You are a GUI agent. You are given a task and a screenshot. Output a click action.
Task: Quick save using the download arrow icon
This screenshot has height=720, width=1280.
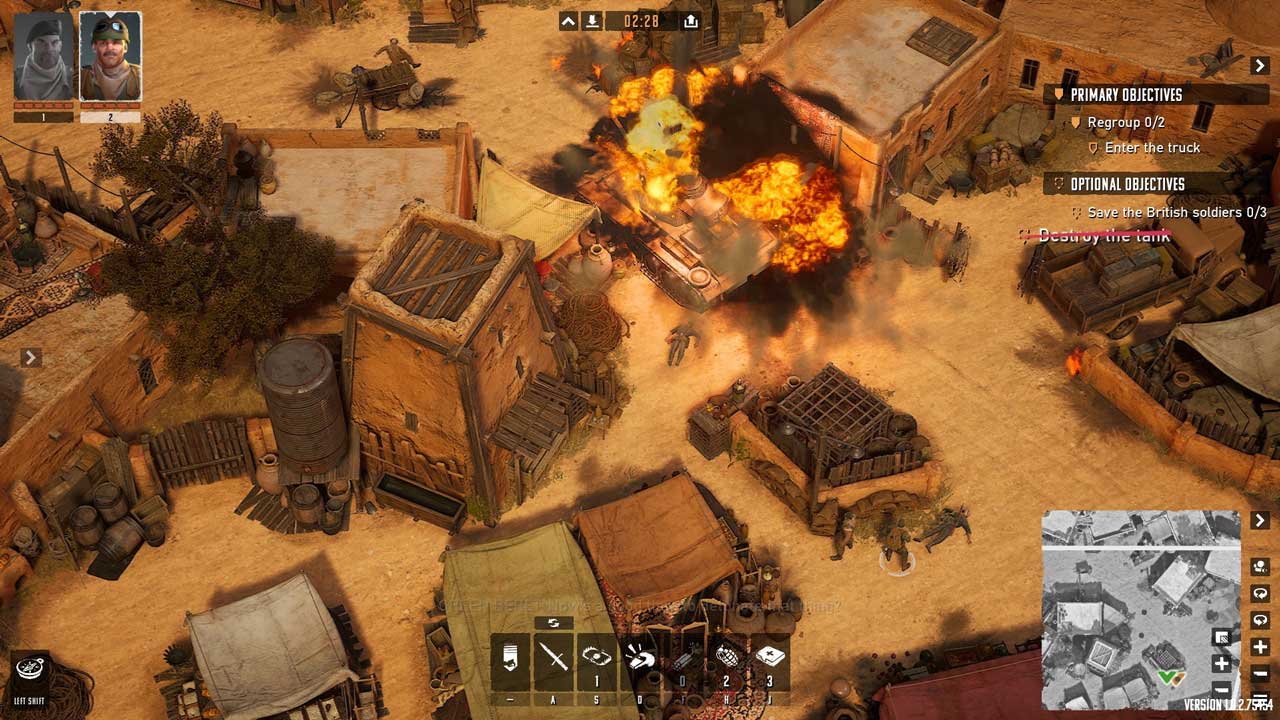click(592, 21)
